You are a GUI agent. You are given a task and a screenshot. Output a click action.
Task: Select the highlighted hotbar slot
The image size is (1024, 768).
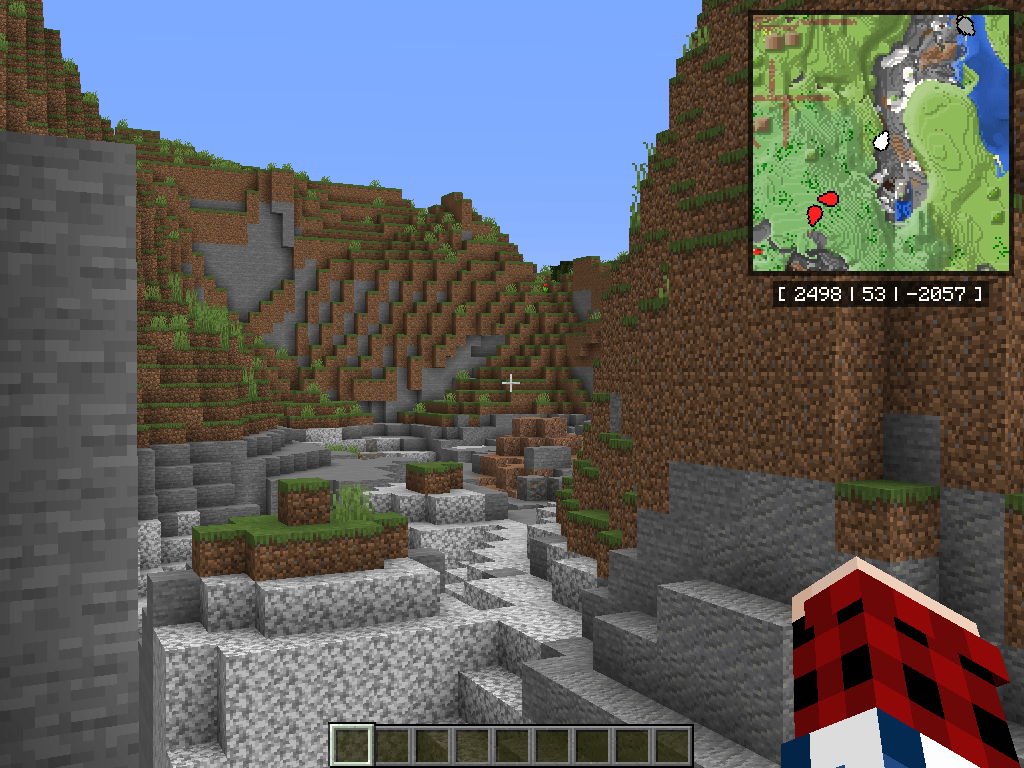tap(352, 745)
